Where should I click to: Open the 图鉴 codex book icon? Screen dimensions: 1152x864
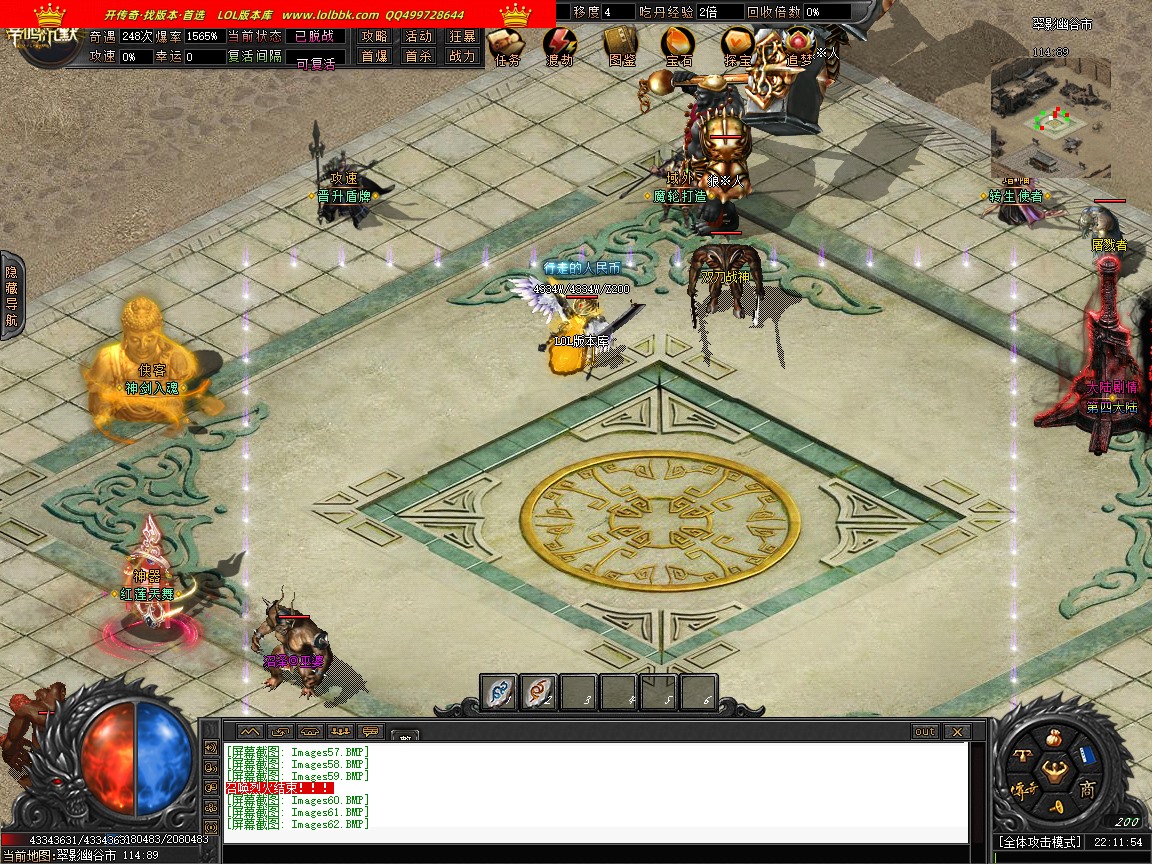click(x=620, y=44)
